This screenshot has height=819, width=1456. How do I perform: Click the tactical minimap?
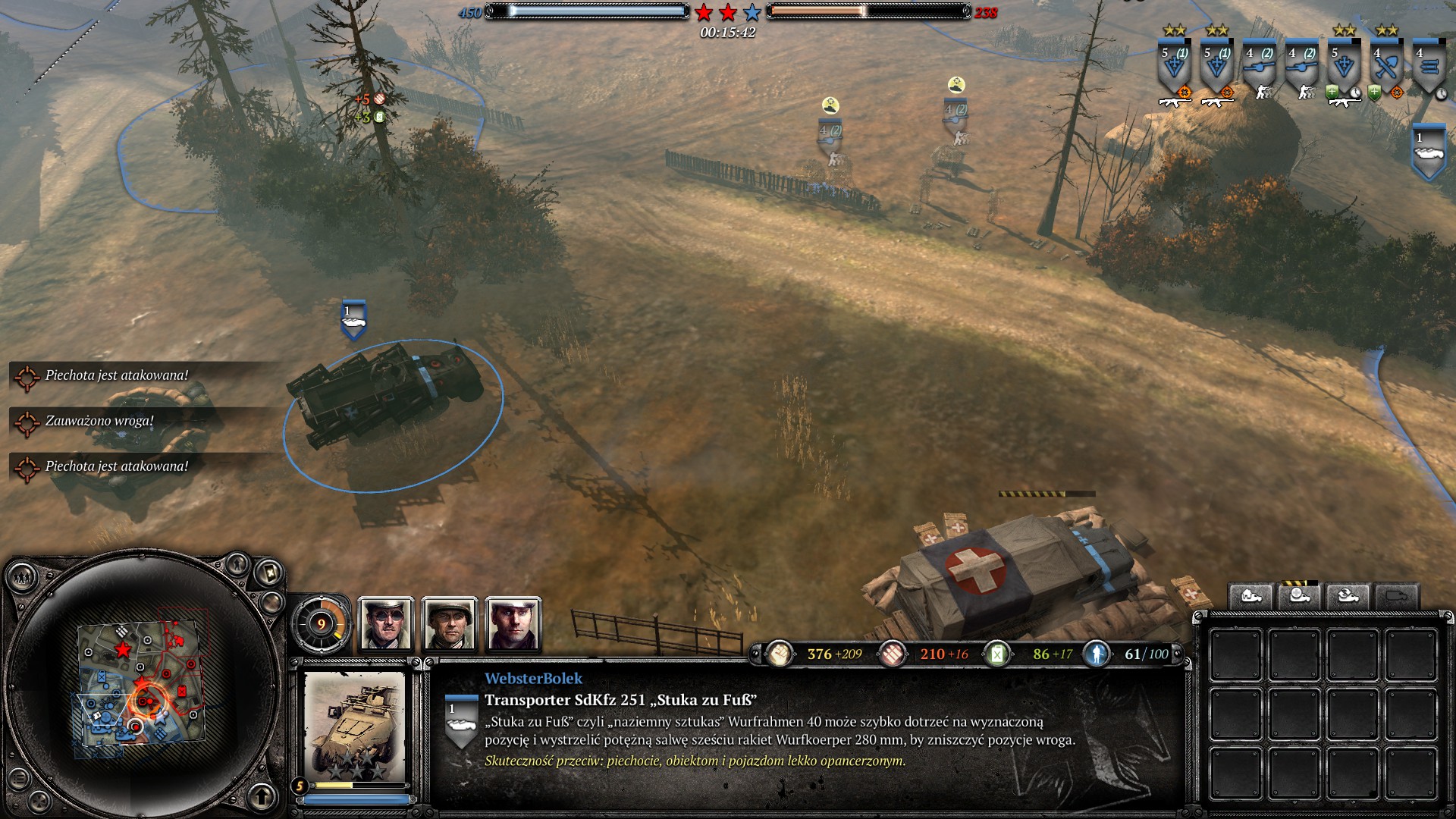tap(141, 682)
